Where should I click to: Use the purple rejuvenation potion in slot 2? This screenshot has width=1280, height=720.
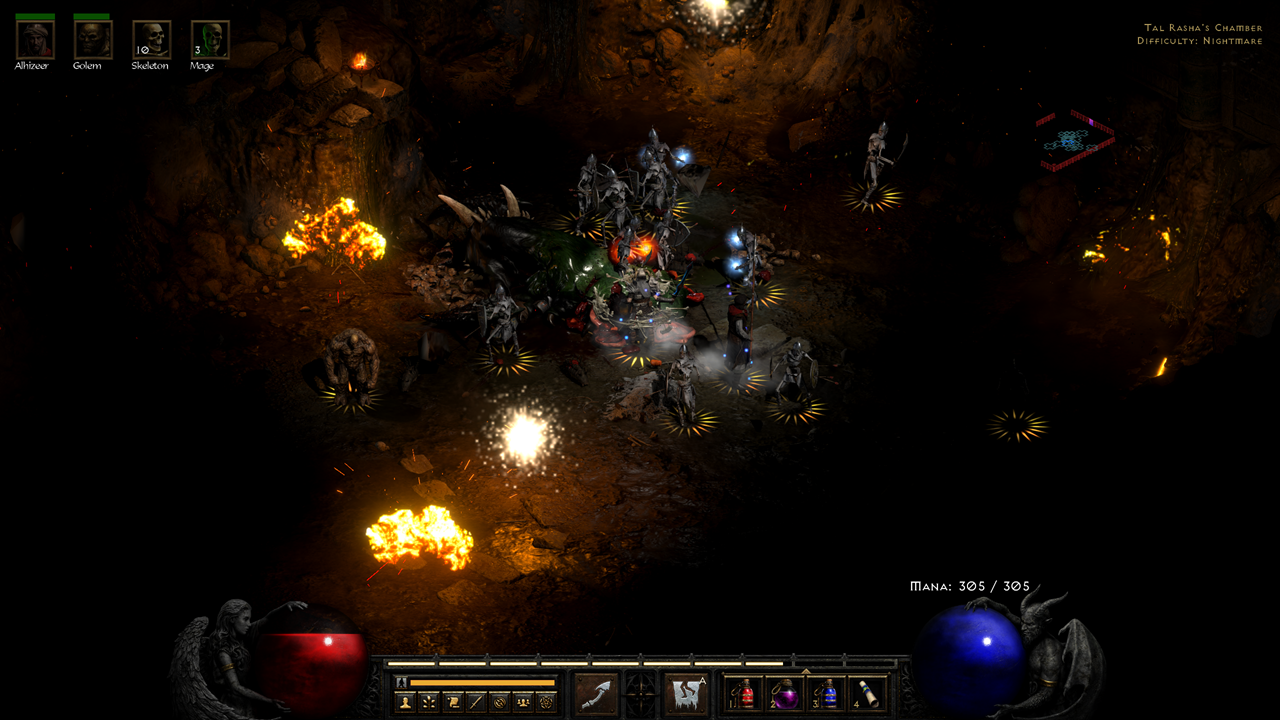pyautogui.click(x=785, y=694)
